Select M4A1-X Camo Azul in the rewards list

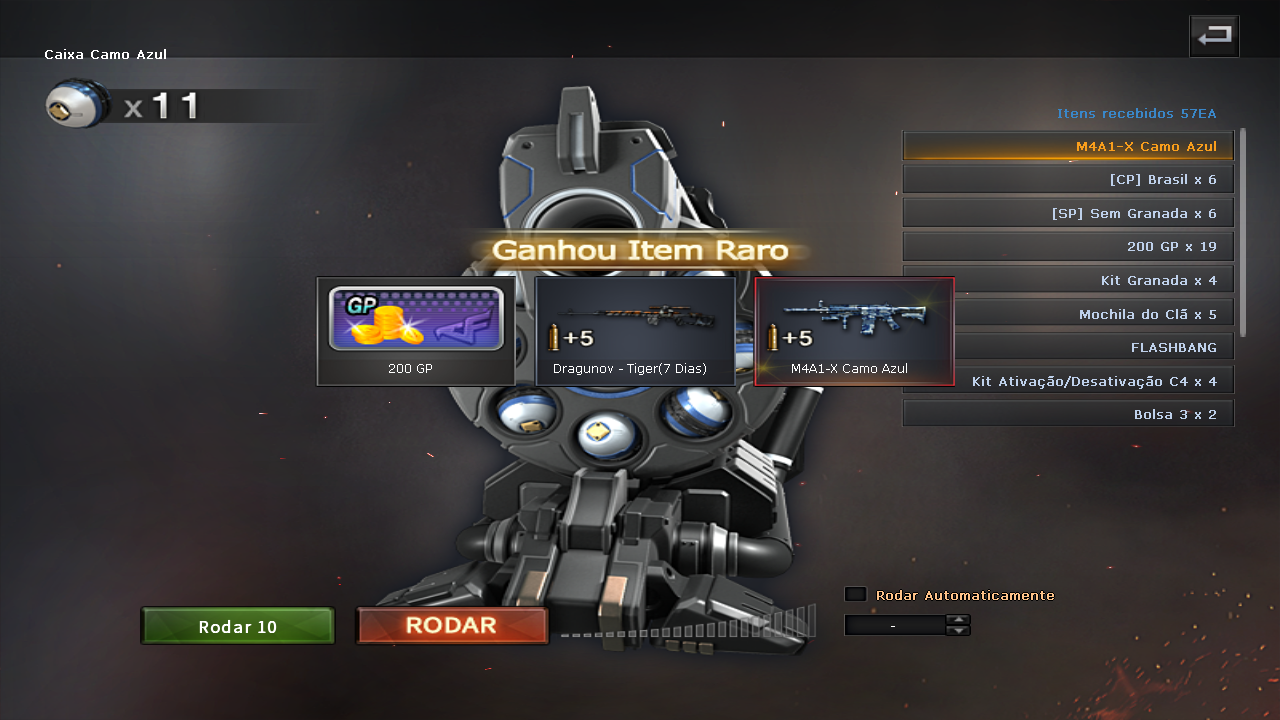click(1067, 145)
